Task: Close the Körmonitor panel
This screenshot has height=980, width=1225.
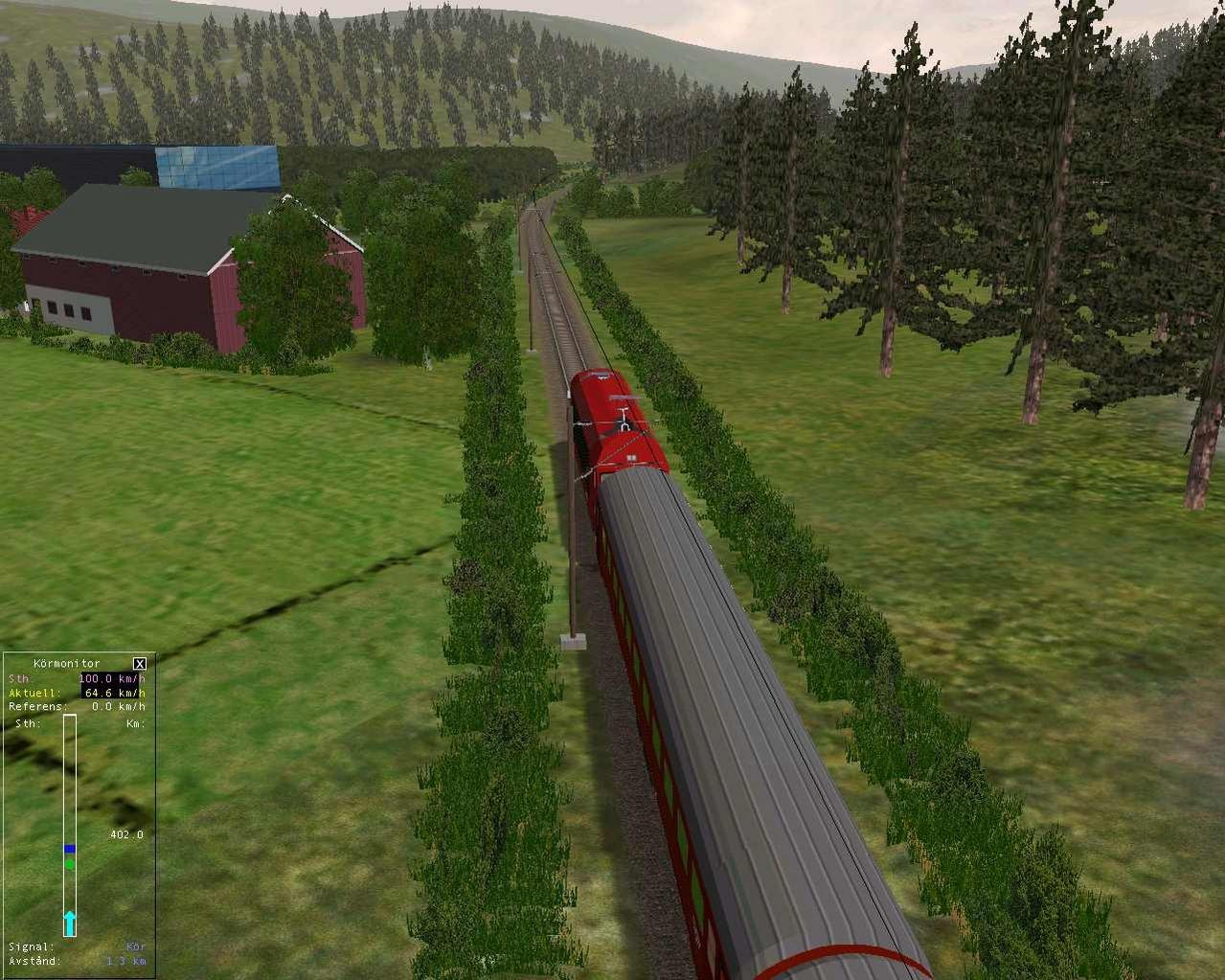Action: 140,664
